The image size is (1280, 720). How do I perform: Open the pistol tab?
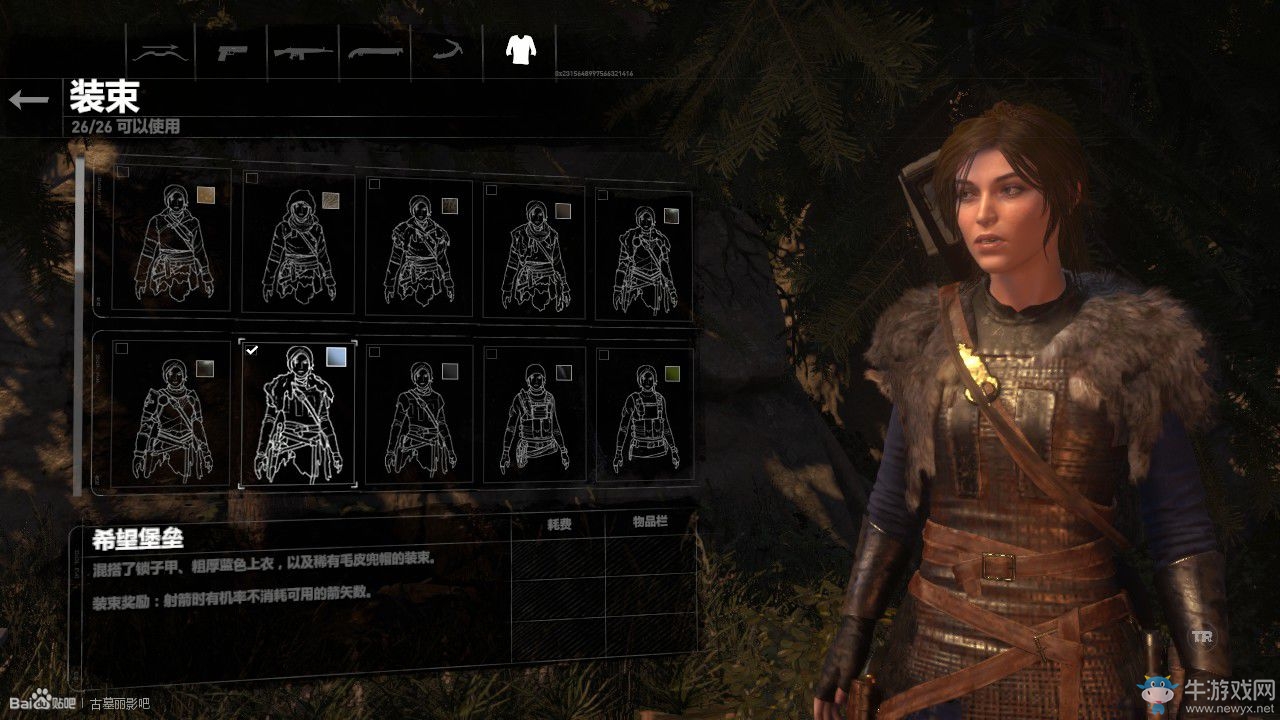pyautogui.click(x=231, y=51)
